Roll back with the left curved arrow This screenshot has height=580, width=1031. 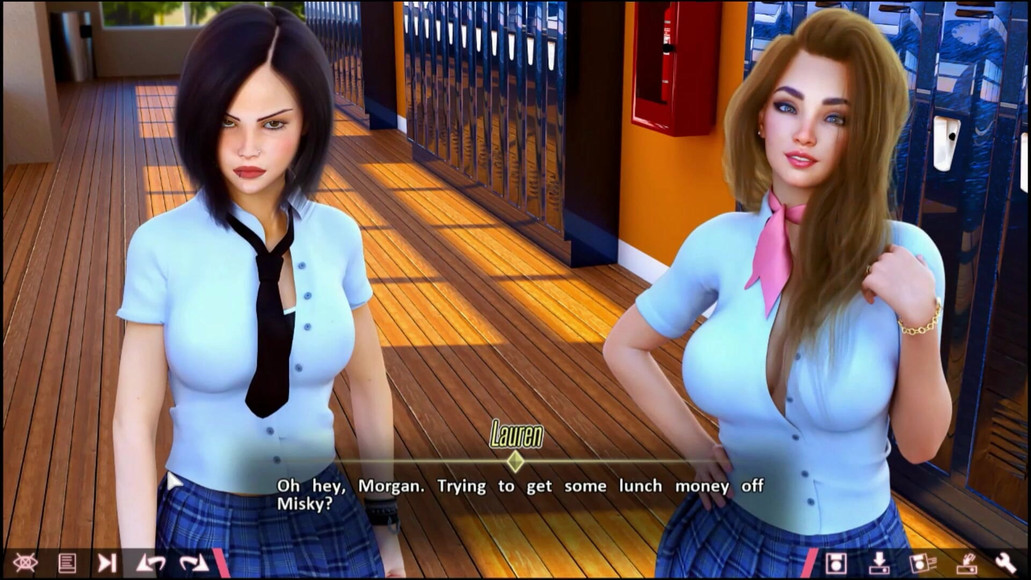point(151,562)
